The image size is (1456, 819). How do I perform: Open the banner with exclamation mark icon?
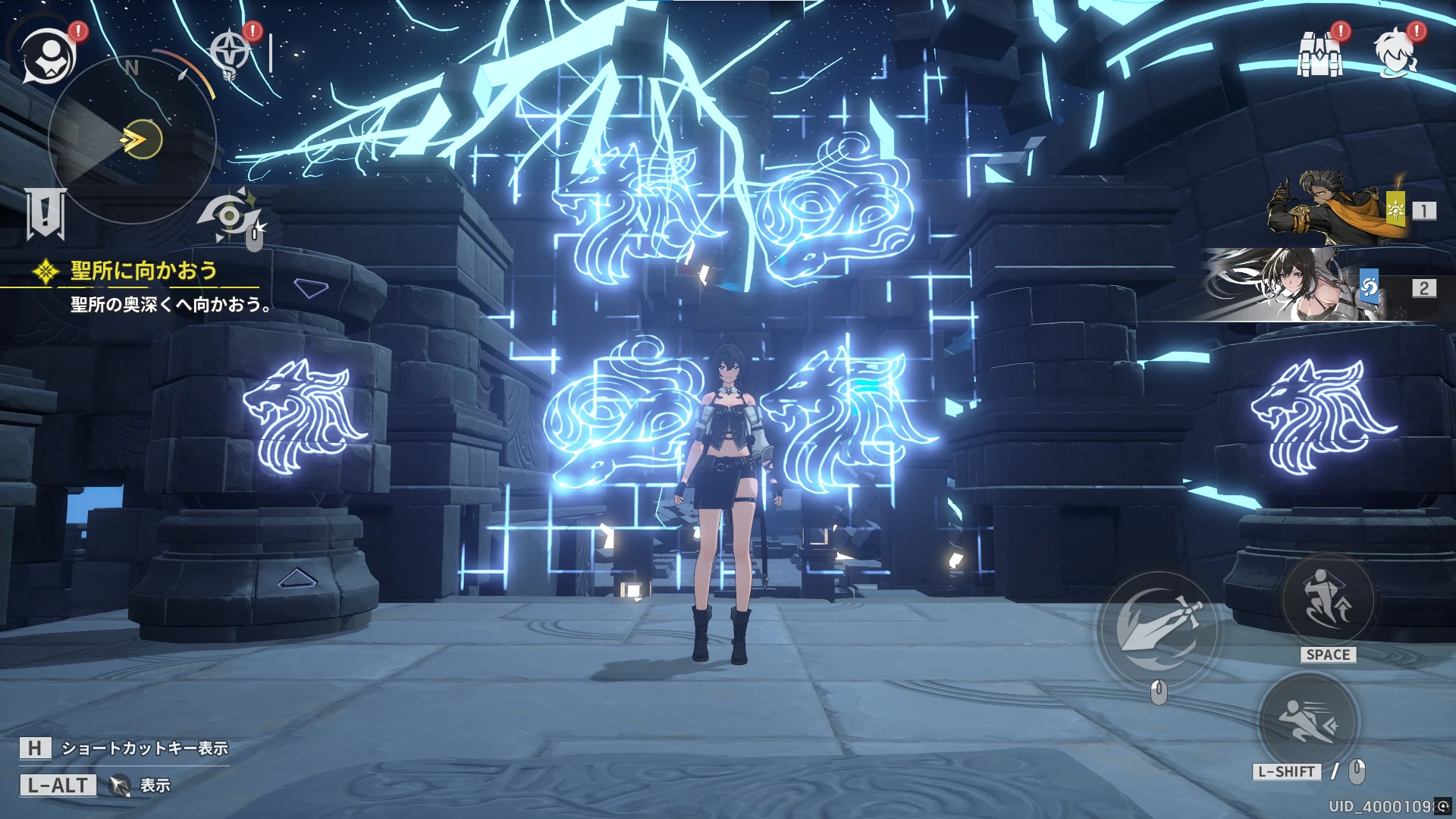[x=45, y=213]
